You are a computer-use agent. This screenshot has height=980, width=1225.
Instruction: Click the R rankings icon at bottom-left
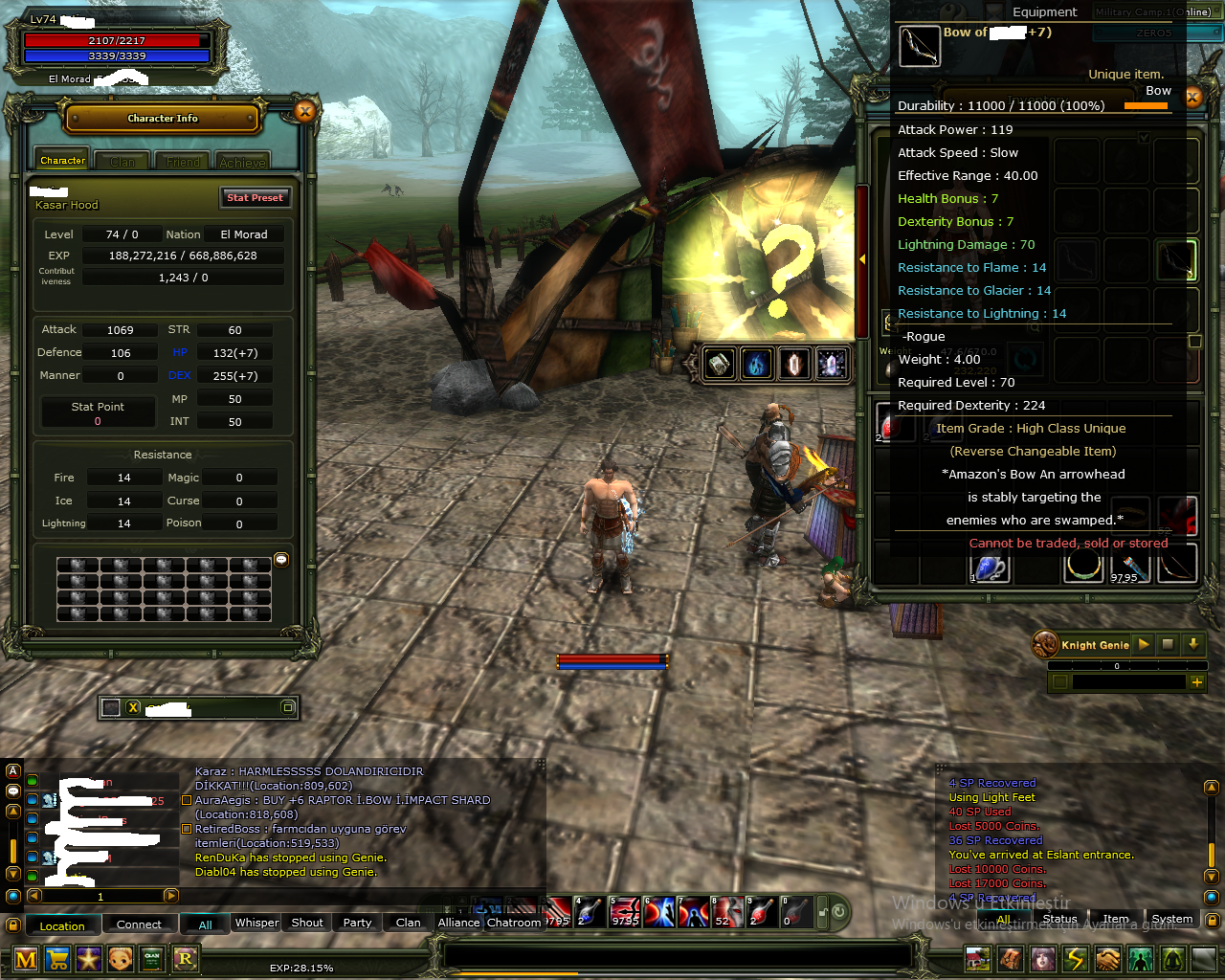(186, 958)
